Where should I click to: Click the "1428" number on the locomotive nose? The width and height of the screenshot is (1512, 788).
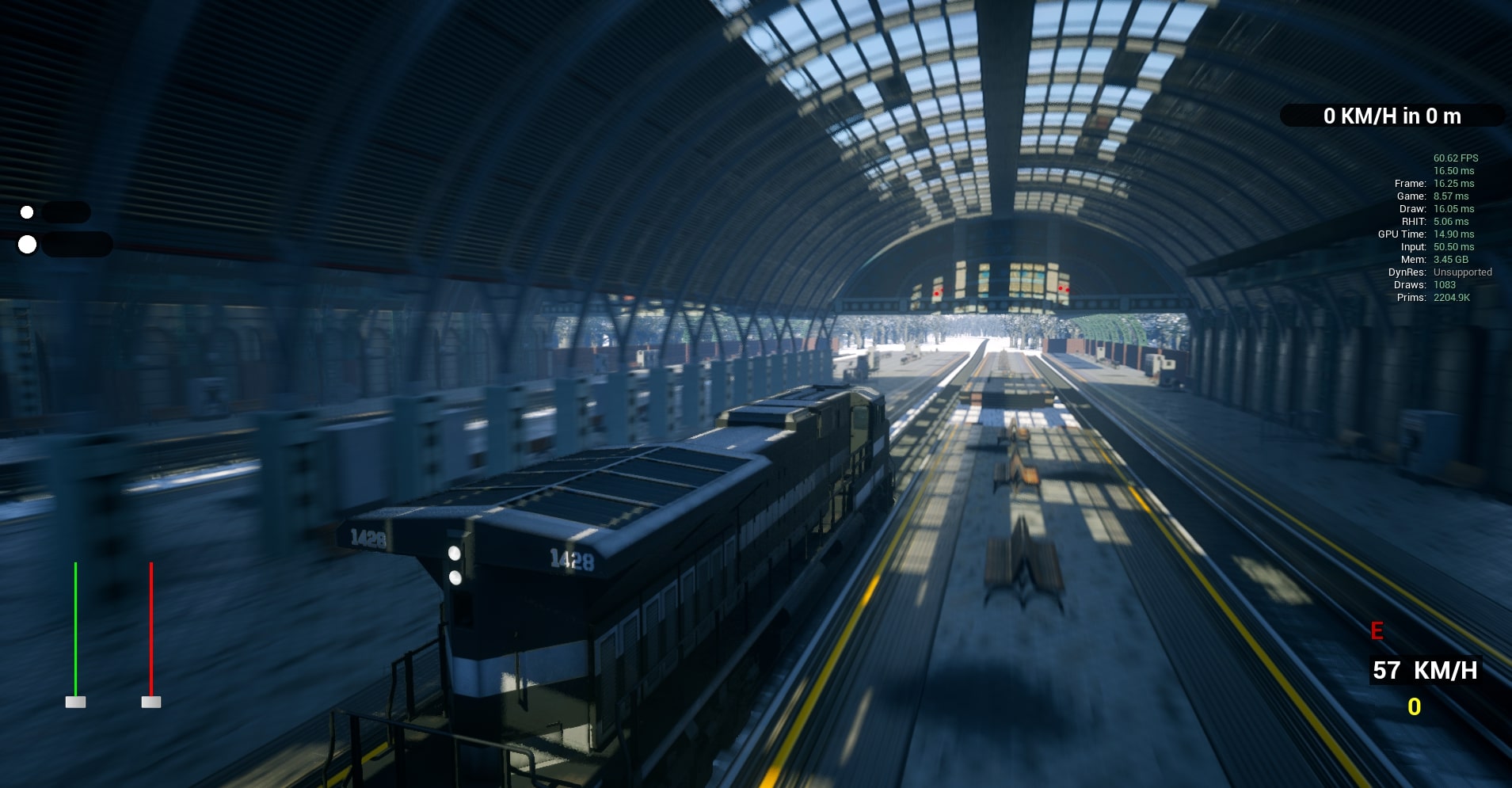click(x=573, y=558)
